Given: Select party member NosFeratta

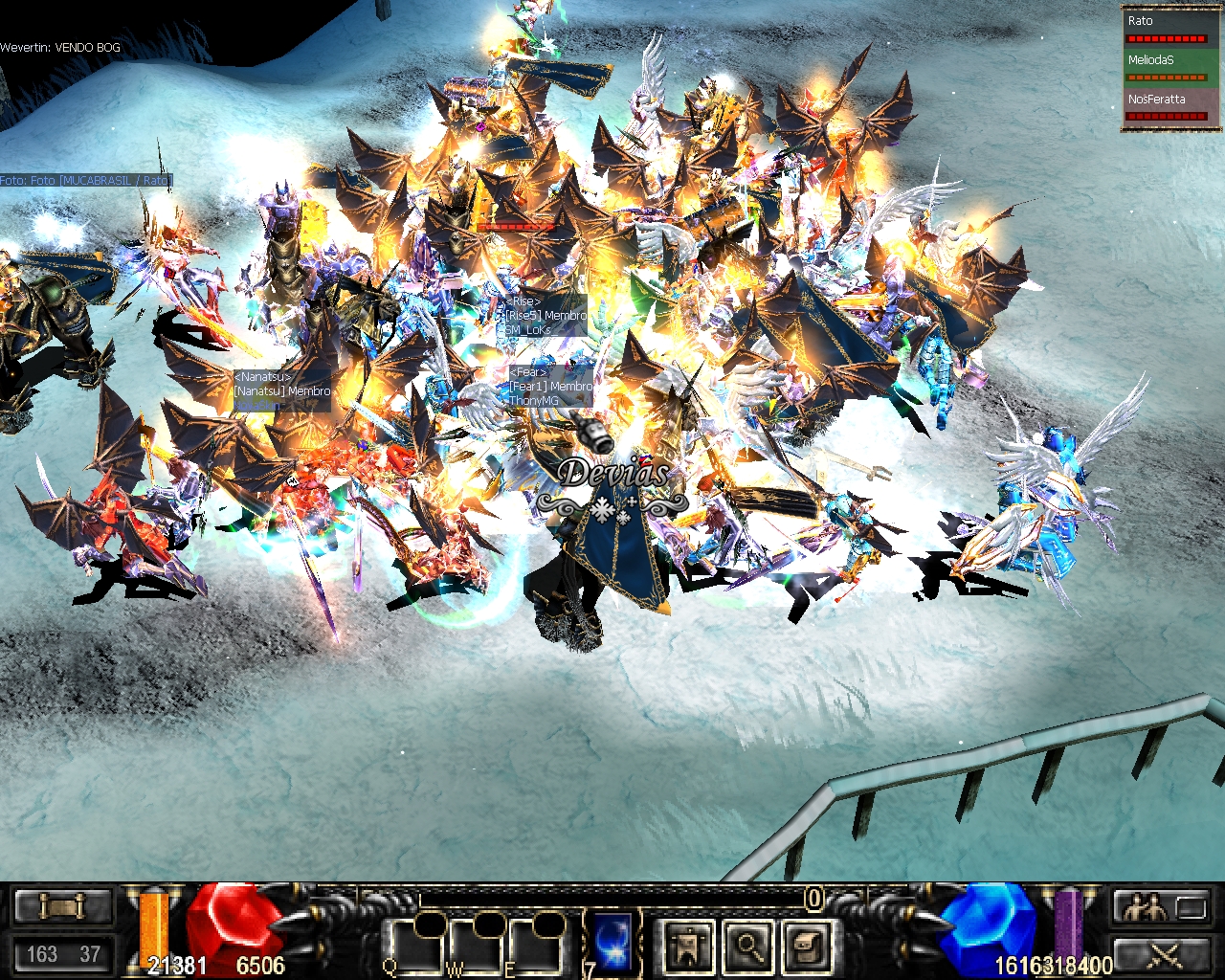Looking at the screenshot, I should pyautogui.click(x=1166, y=106).
